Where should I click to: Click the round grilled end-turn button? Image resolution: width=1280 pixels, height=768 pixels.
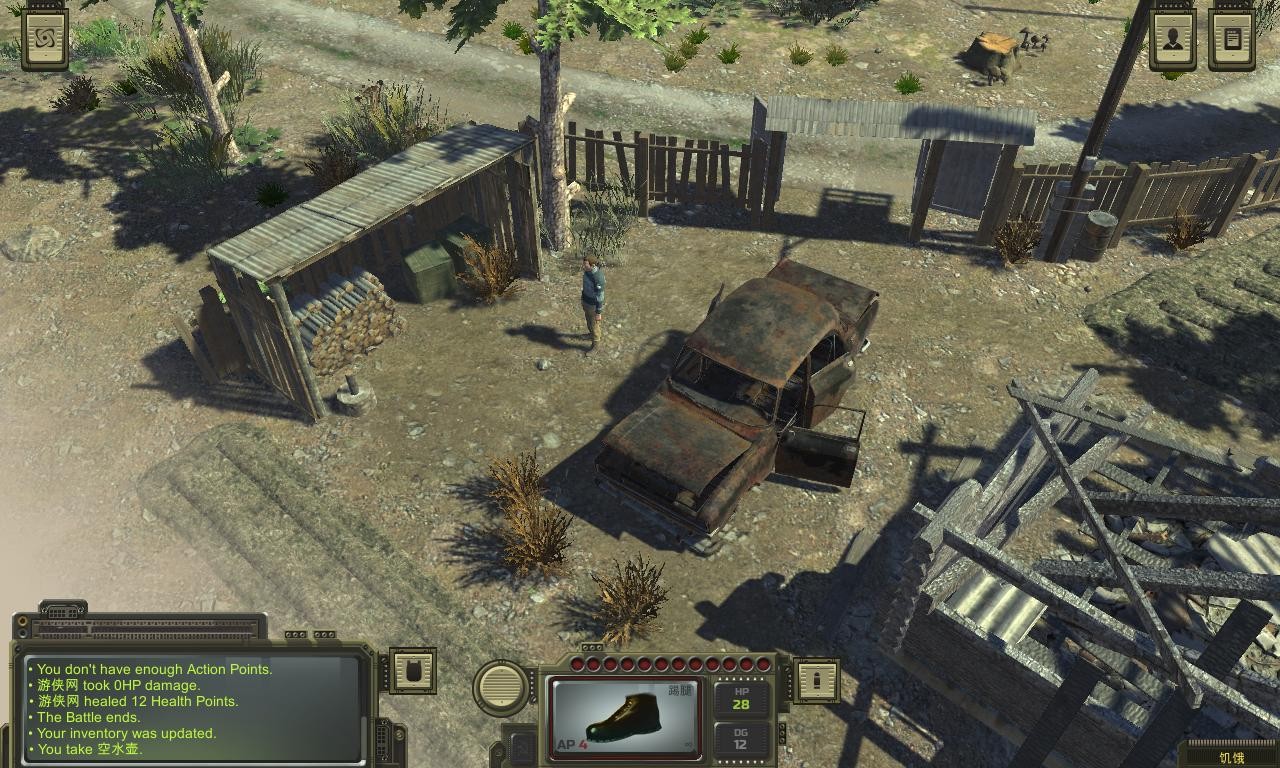click(501, 687)
